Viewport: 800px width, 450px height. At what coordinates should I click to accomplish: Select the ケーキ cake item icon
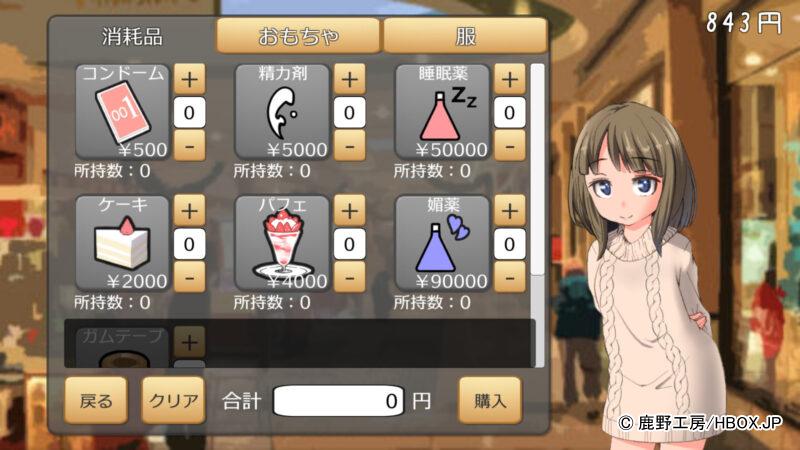[122, 242]
